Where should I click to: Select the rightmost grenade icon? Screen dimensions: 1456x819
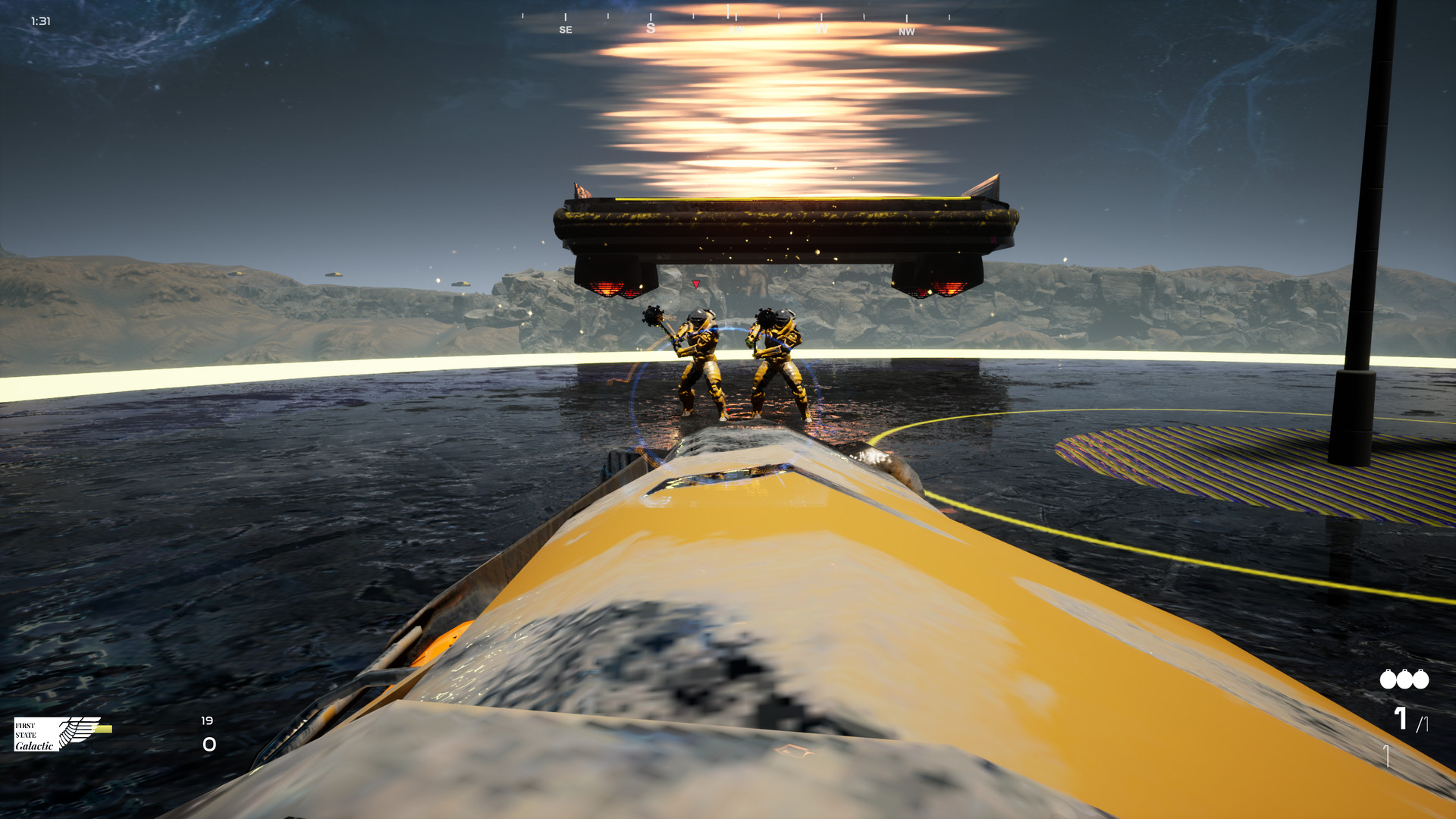click(1420, 679)
